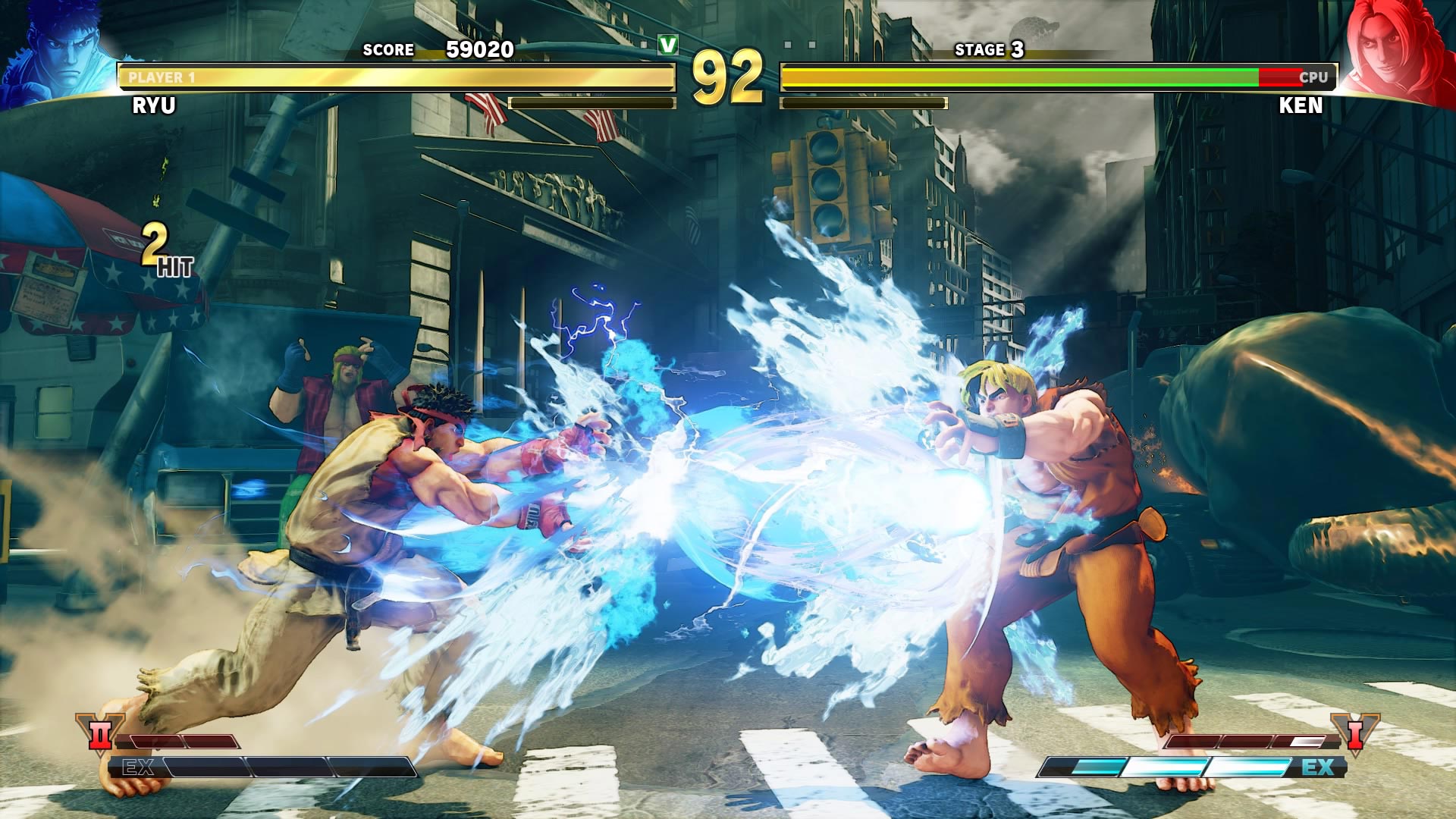Click the SCORE 59020 readout
This screenshot has width=1456, height=819.
(440, 49)
